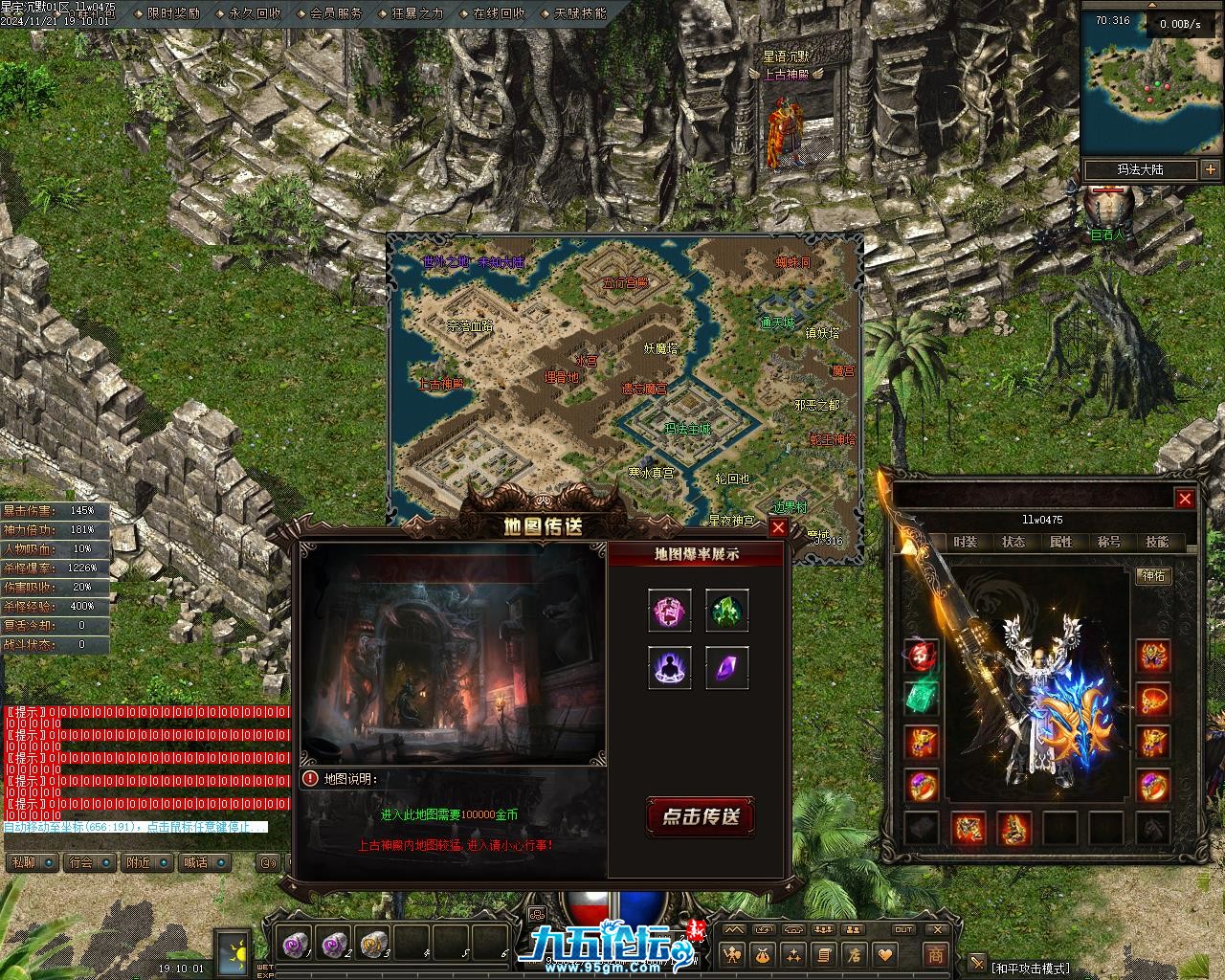Select the 私聊 private chat channel
The width and height of the screenshot is (1225, 980).
[23, 862]
